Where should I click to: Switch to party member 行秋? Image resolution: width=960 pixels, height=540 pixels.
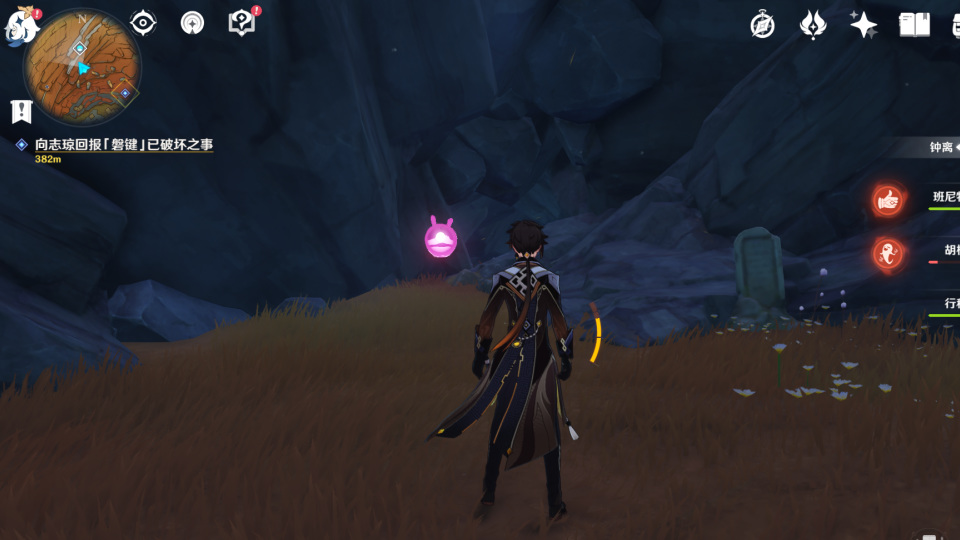(950, 303)
